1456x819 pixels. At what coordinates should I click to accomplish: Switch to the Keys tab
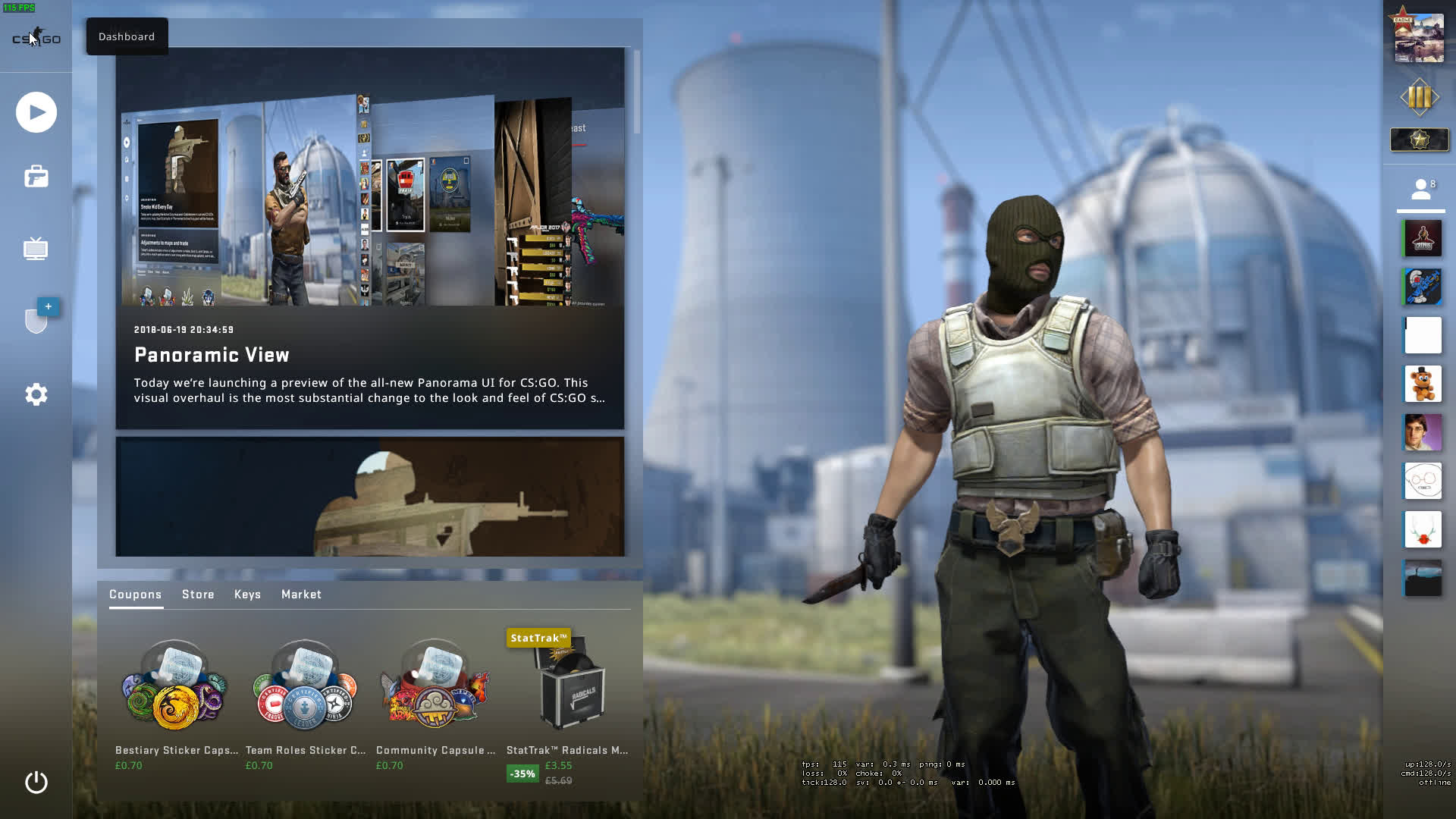[247, 595]
